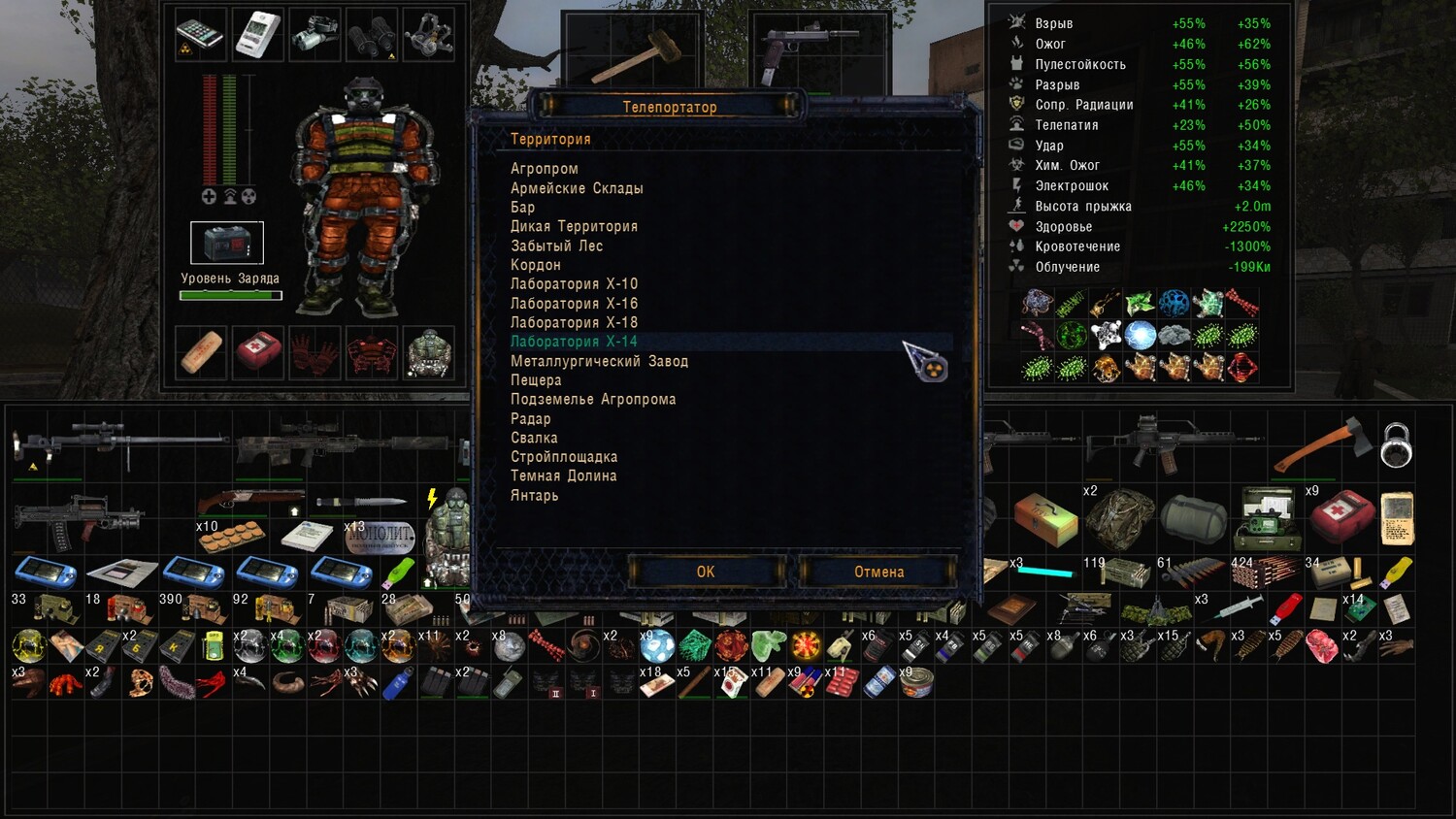Select the sledgehammer weapon slot
The height and width of the screenshot is (819, 1456).
633,53
